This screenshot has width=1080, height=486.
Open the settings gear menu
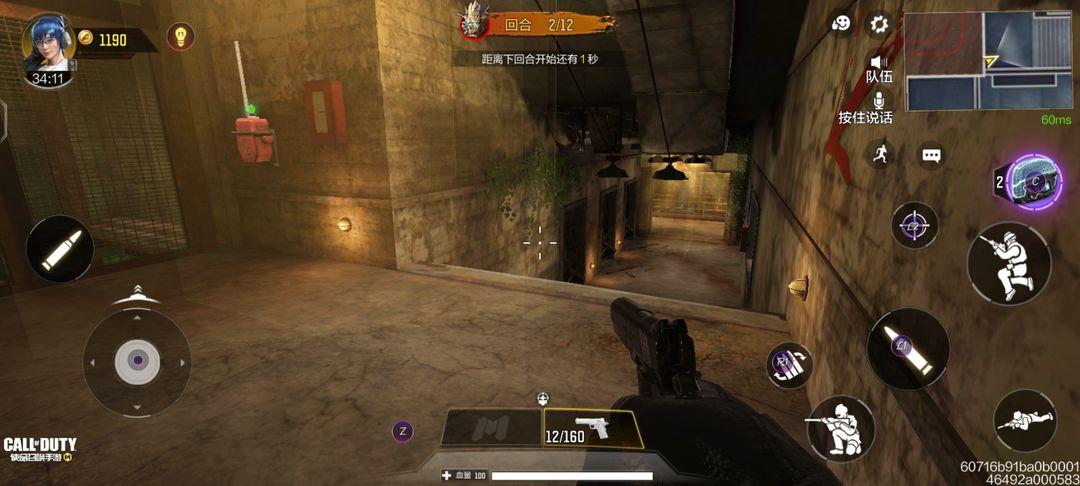pyautogui.click(x=879, y=24)
